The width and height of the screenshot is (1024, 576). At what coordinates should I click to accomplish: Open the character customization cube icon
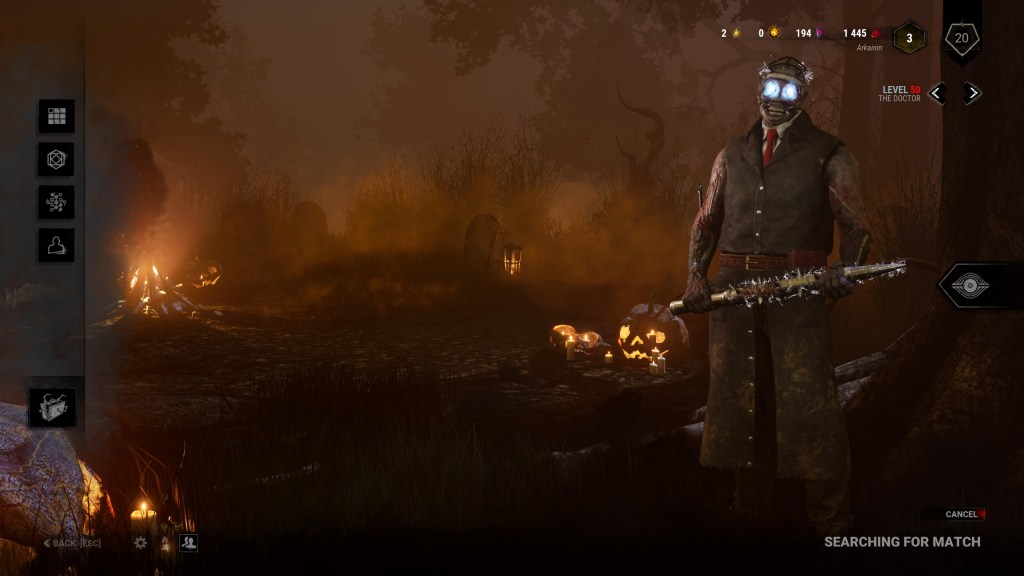(x=56, y=159)
